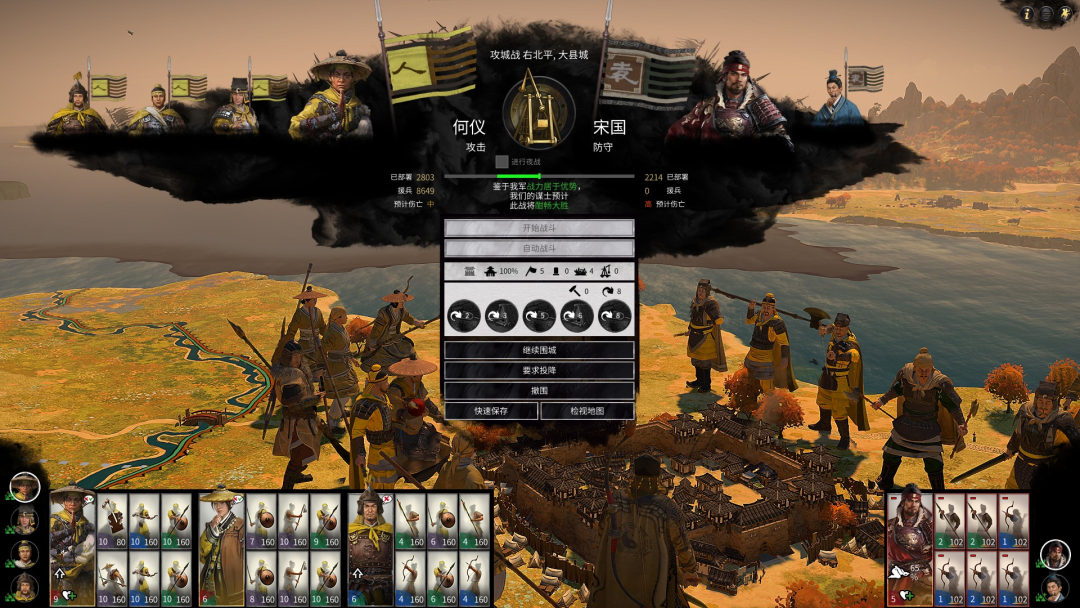
Task: Open 检视地图 to inspect the map
Action: tap(587, 411)
